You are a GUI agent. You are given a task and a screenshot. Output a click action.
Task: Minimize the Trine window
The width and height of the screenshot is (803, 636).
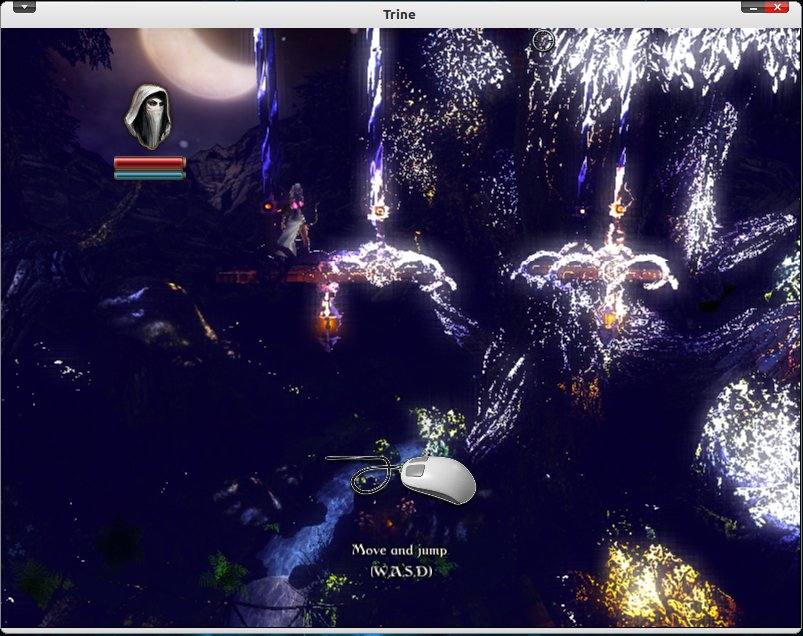pos(752,7)
